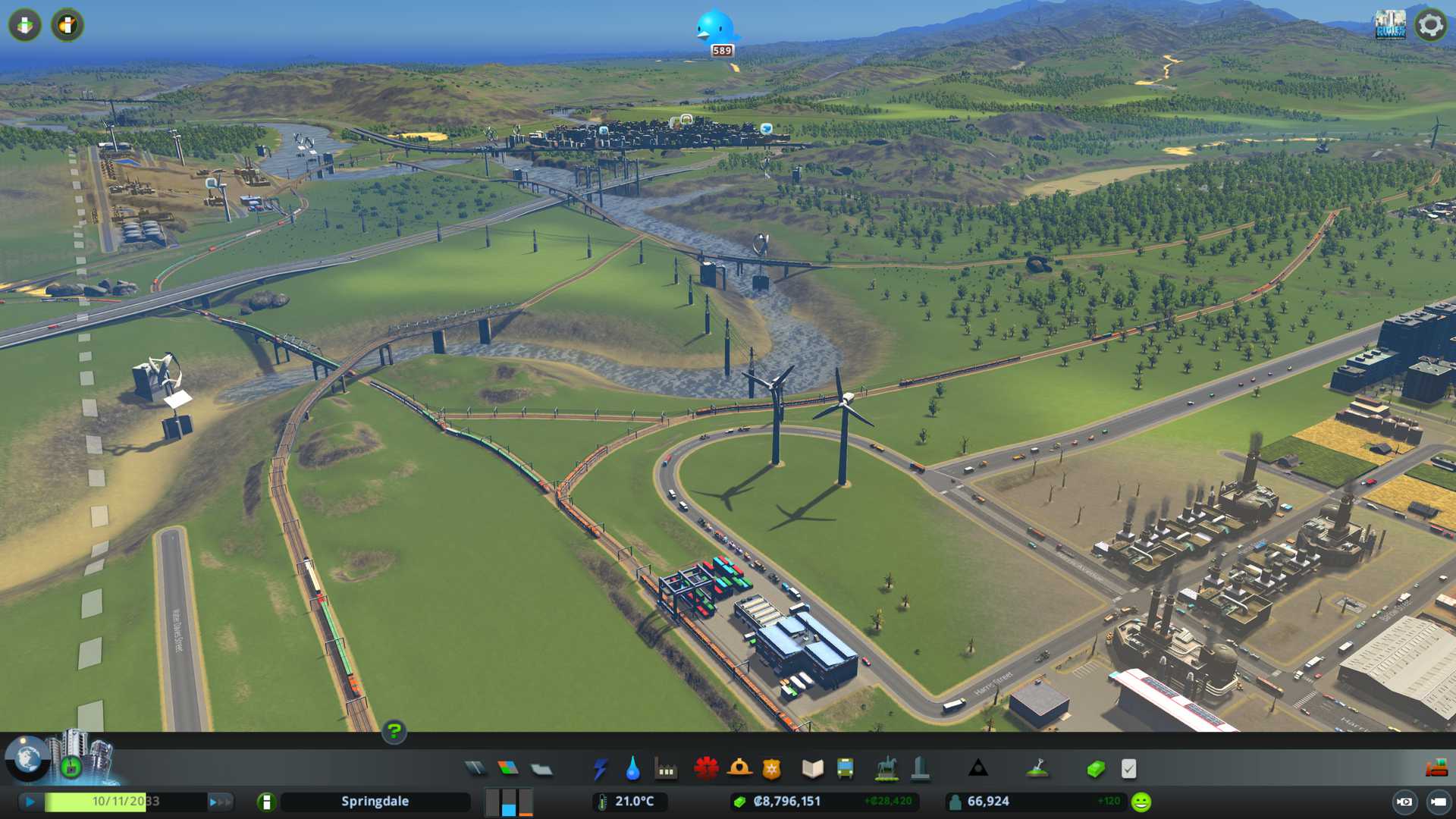This screenshot has height=819, width=1456.
Task: Open the Education book menu
Action: point(812,769)
